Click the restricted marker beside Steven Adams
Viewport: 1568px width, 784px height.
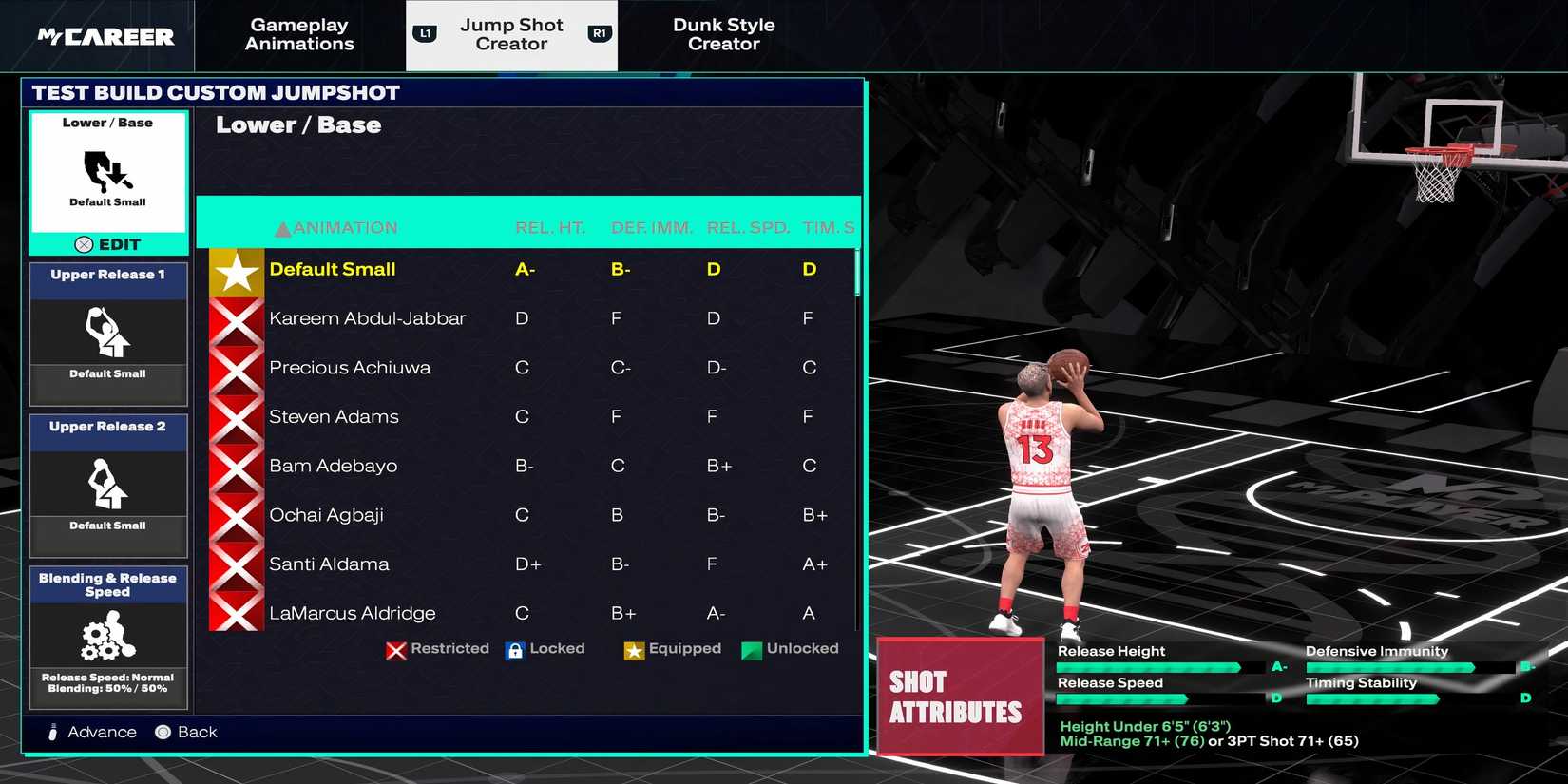click(235, 416)
